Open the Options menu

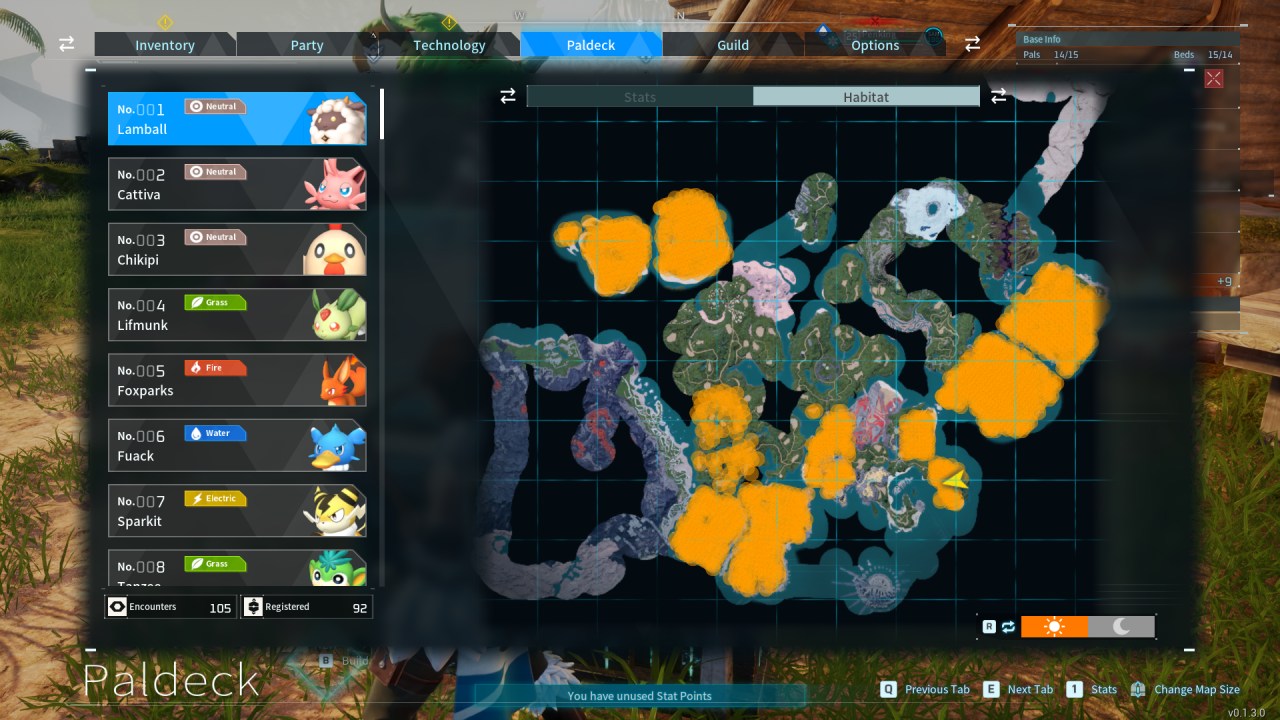(x=874, y=44)
